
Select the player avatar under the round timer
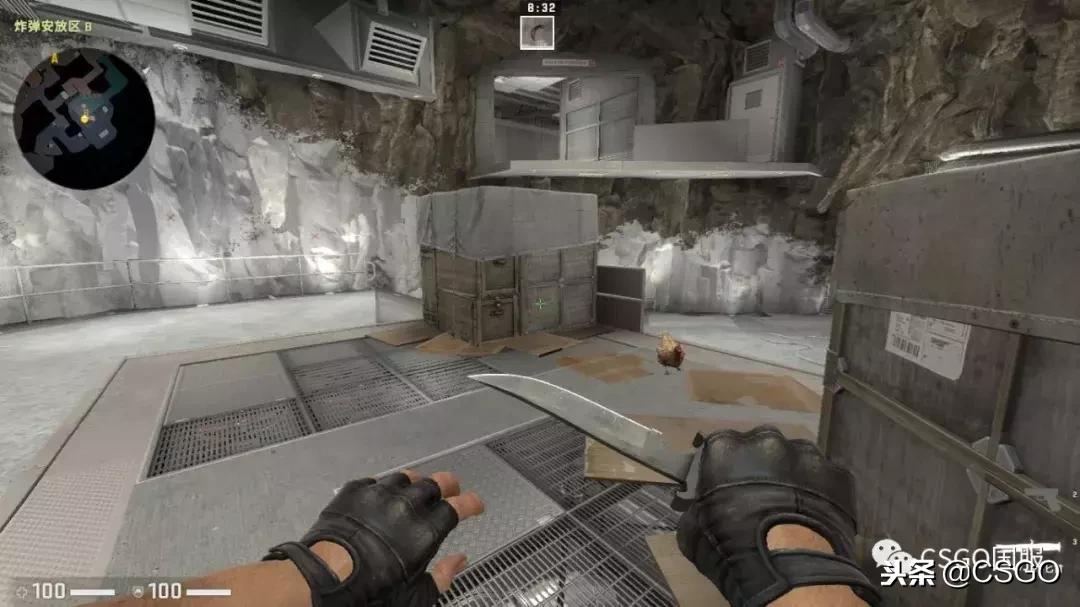point(539,31)
